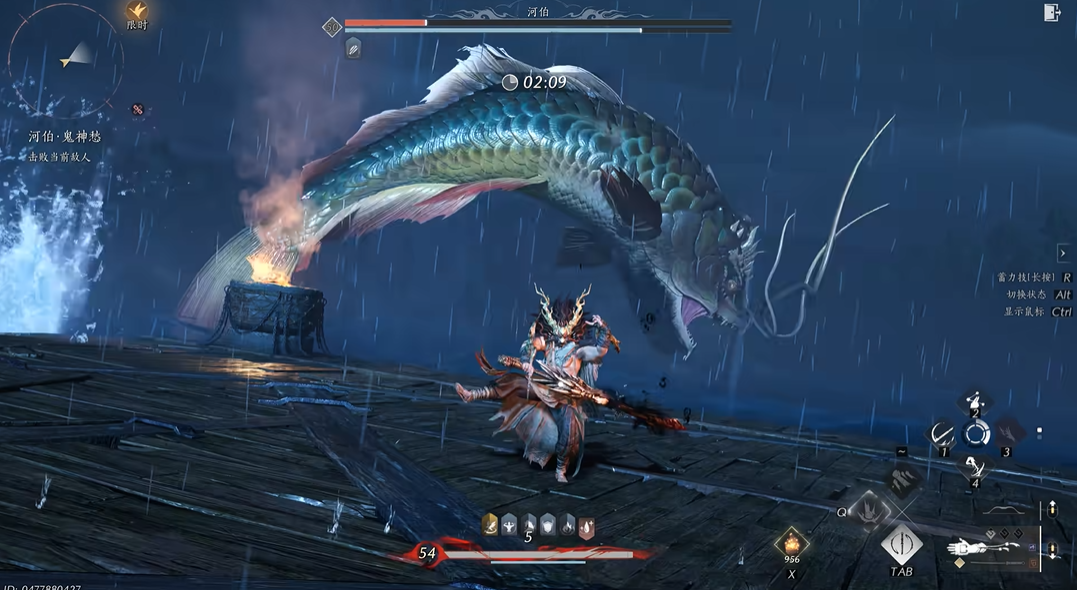Click the segmented ring in the skill wheel
This screenshot has height=590, width=1077.
pyautogui.click(x=975, y=434)
